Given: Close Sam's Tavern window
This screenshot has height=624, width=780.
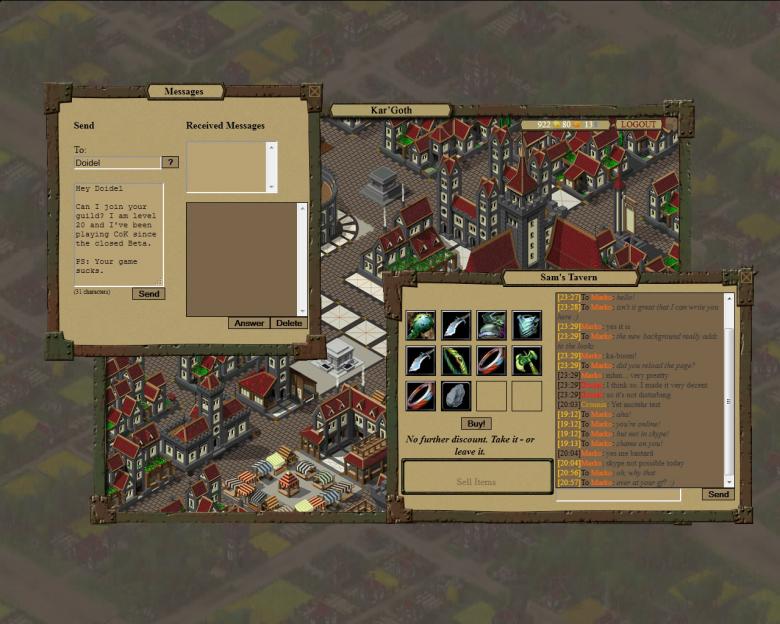Looking at the screenshot, I should 744,275.
